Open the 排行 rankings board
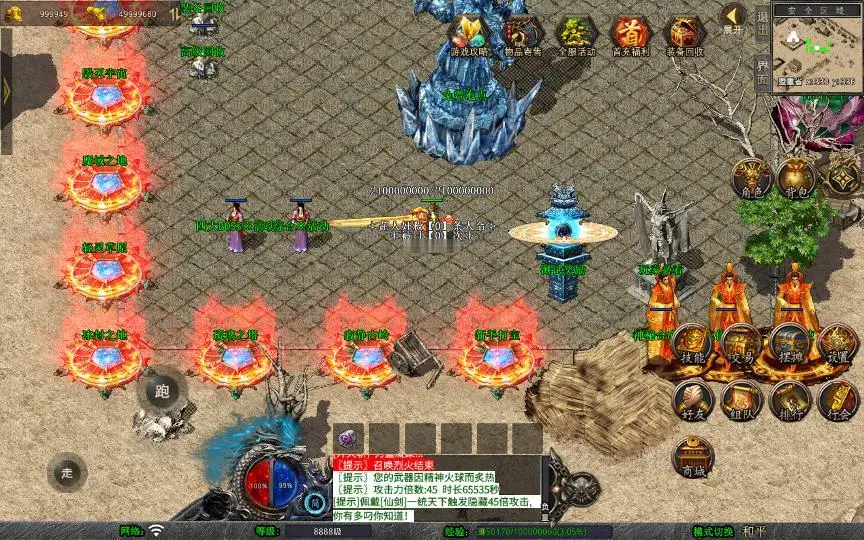 point(790,399)
